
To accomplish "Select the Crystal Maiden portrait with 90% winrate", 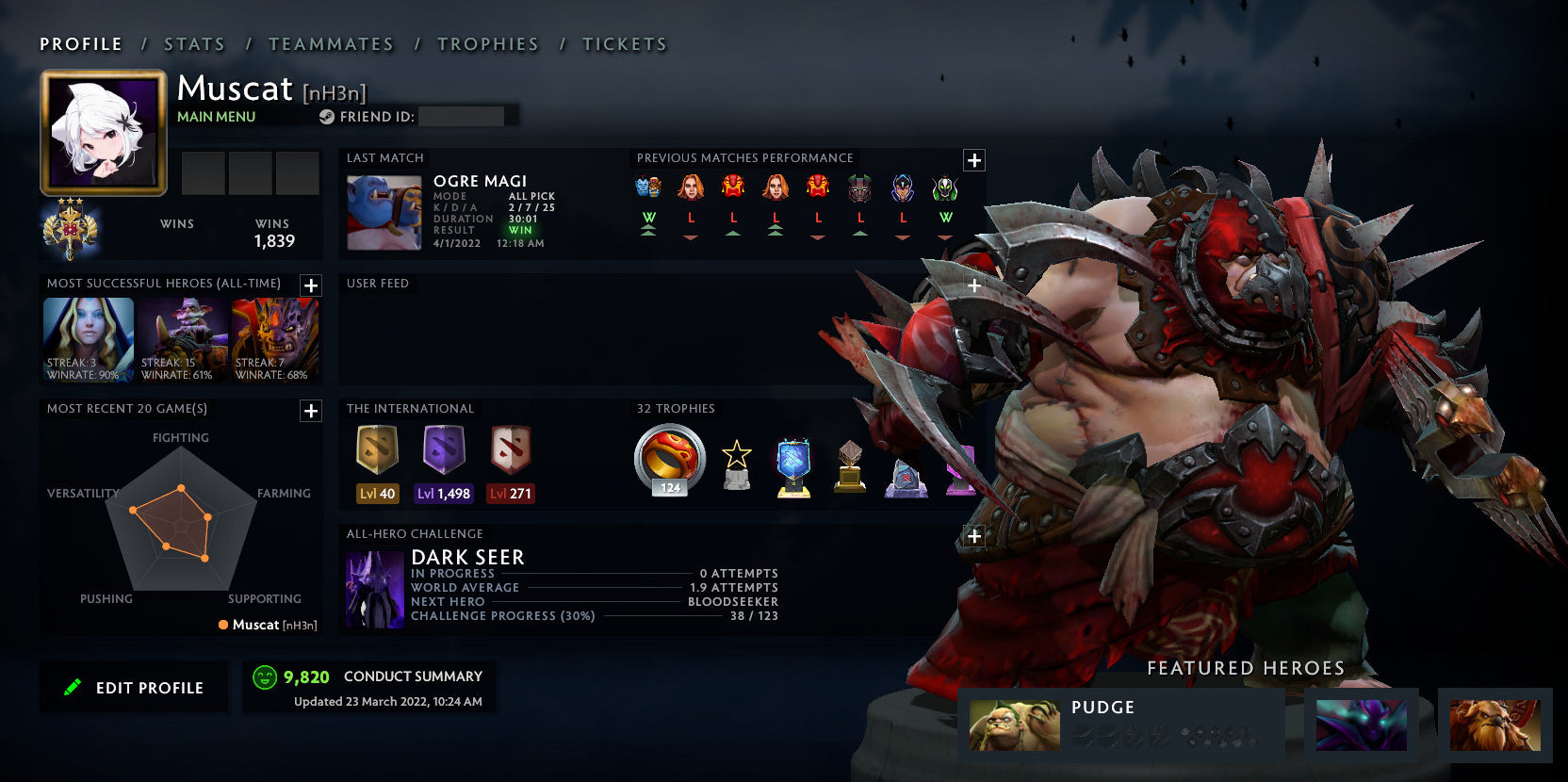I will point(88,339).
